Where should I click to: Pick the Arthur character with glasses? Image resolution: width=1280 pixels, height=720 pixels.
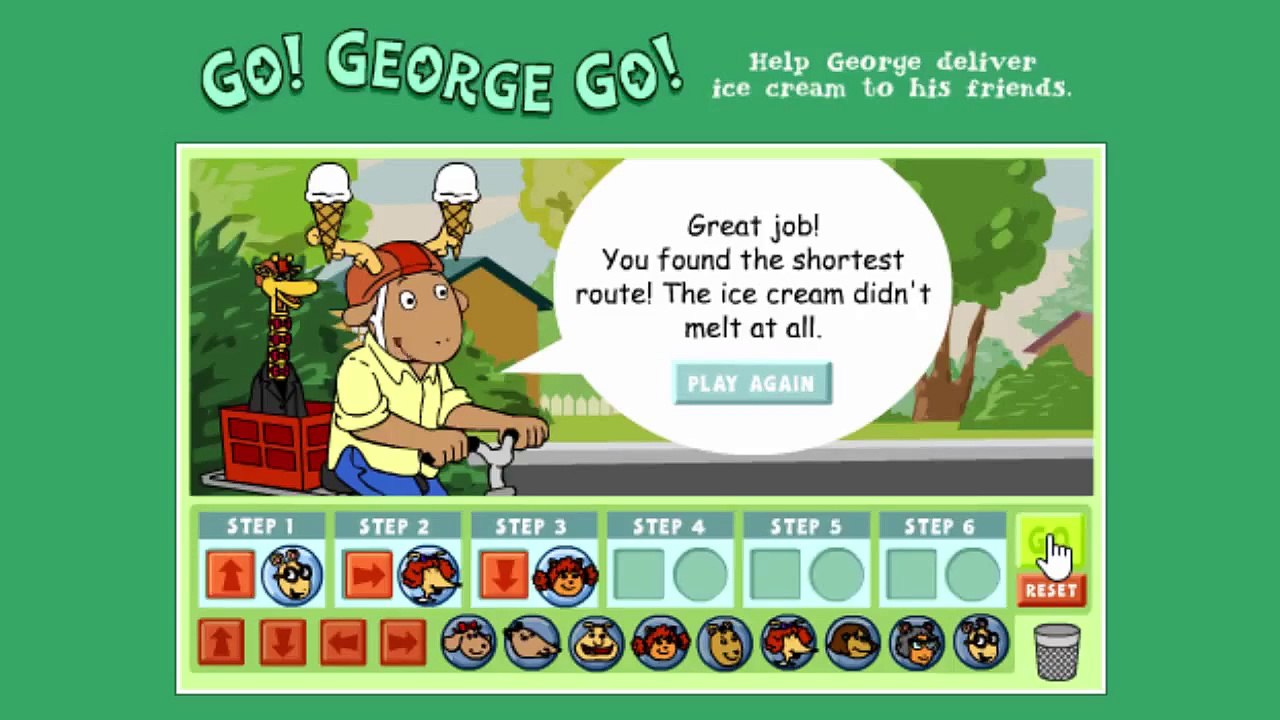(x=983, y=645)
